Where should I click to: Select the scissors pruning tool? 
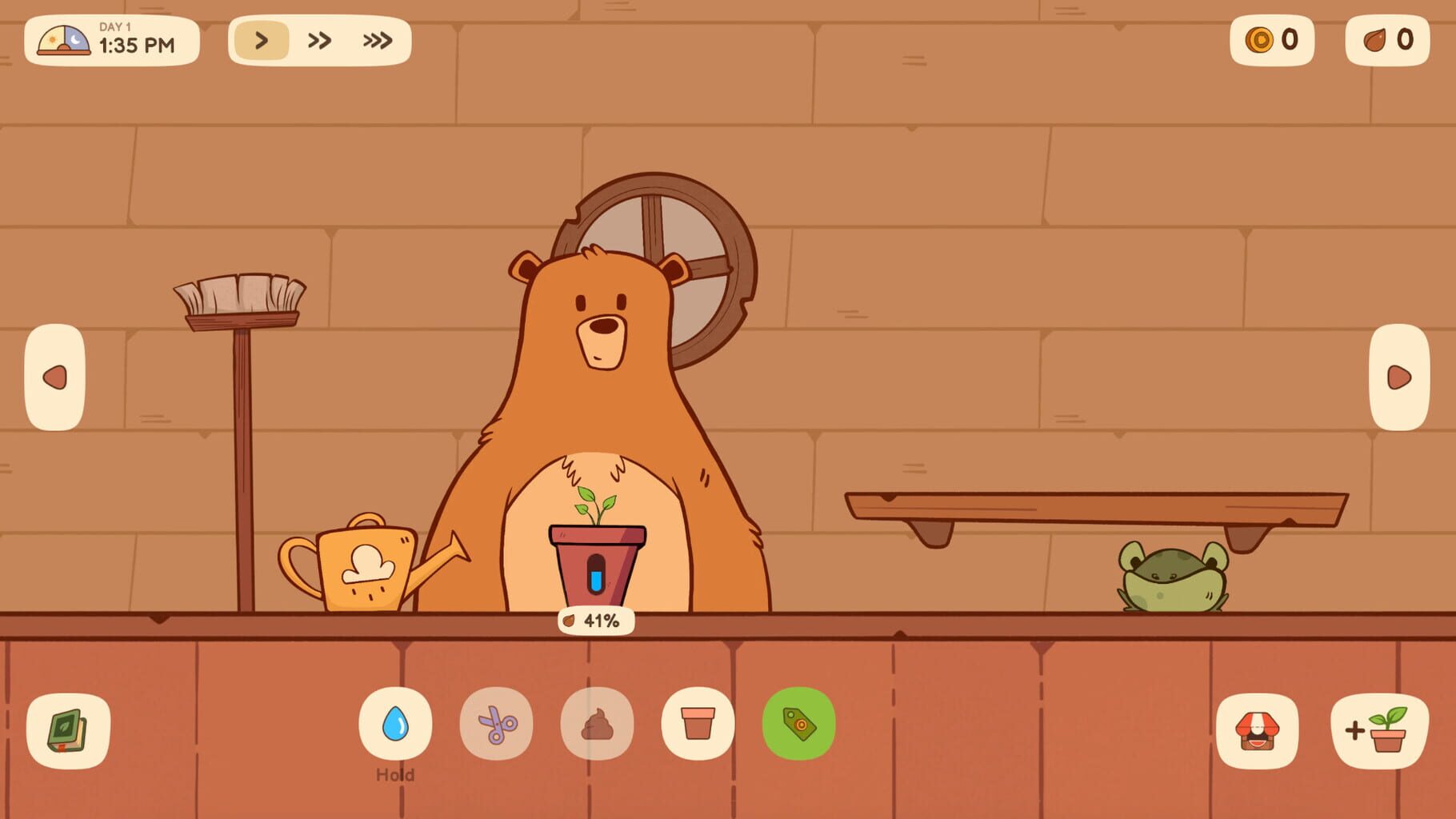tap(497, 725)
